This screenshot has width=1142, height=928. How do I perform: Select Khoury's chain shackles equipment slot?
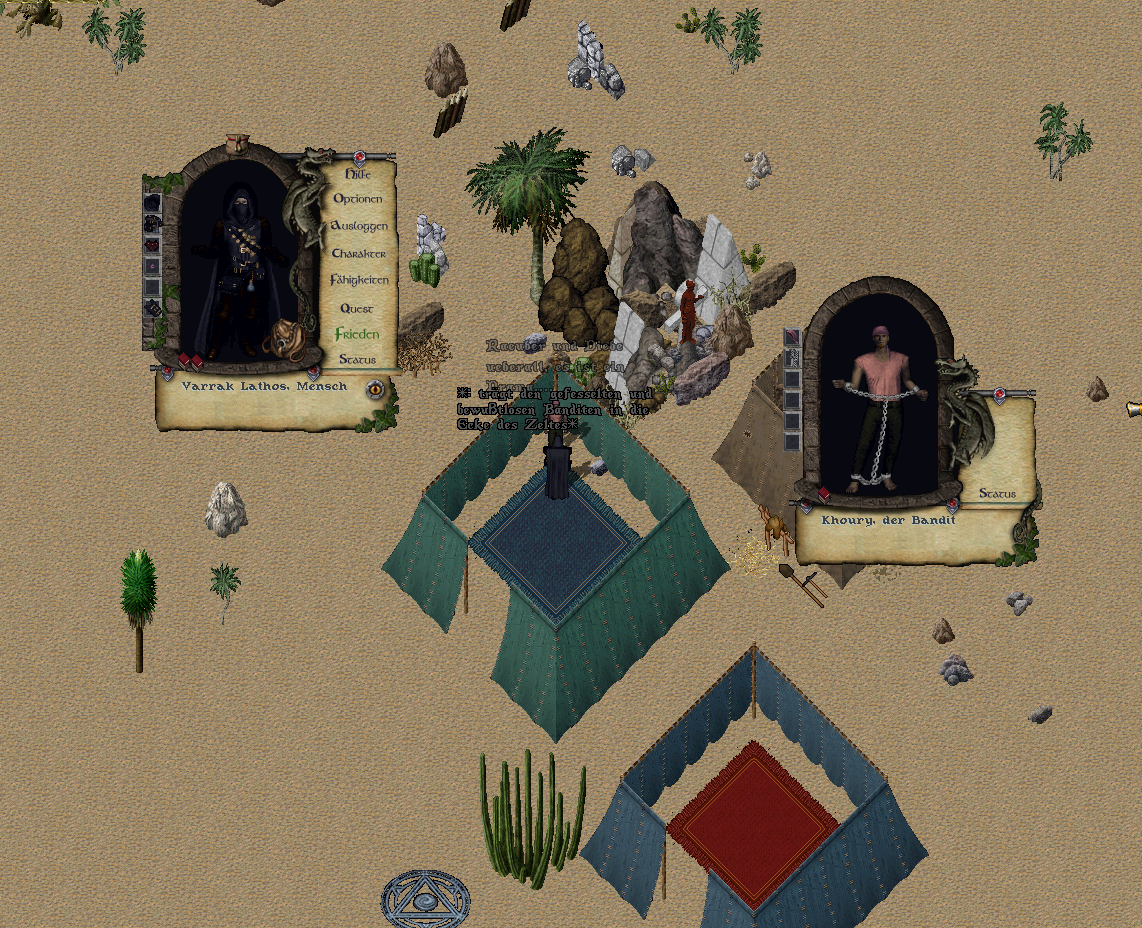tap(792, 358)
